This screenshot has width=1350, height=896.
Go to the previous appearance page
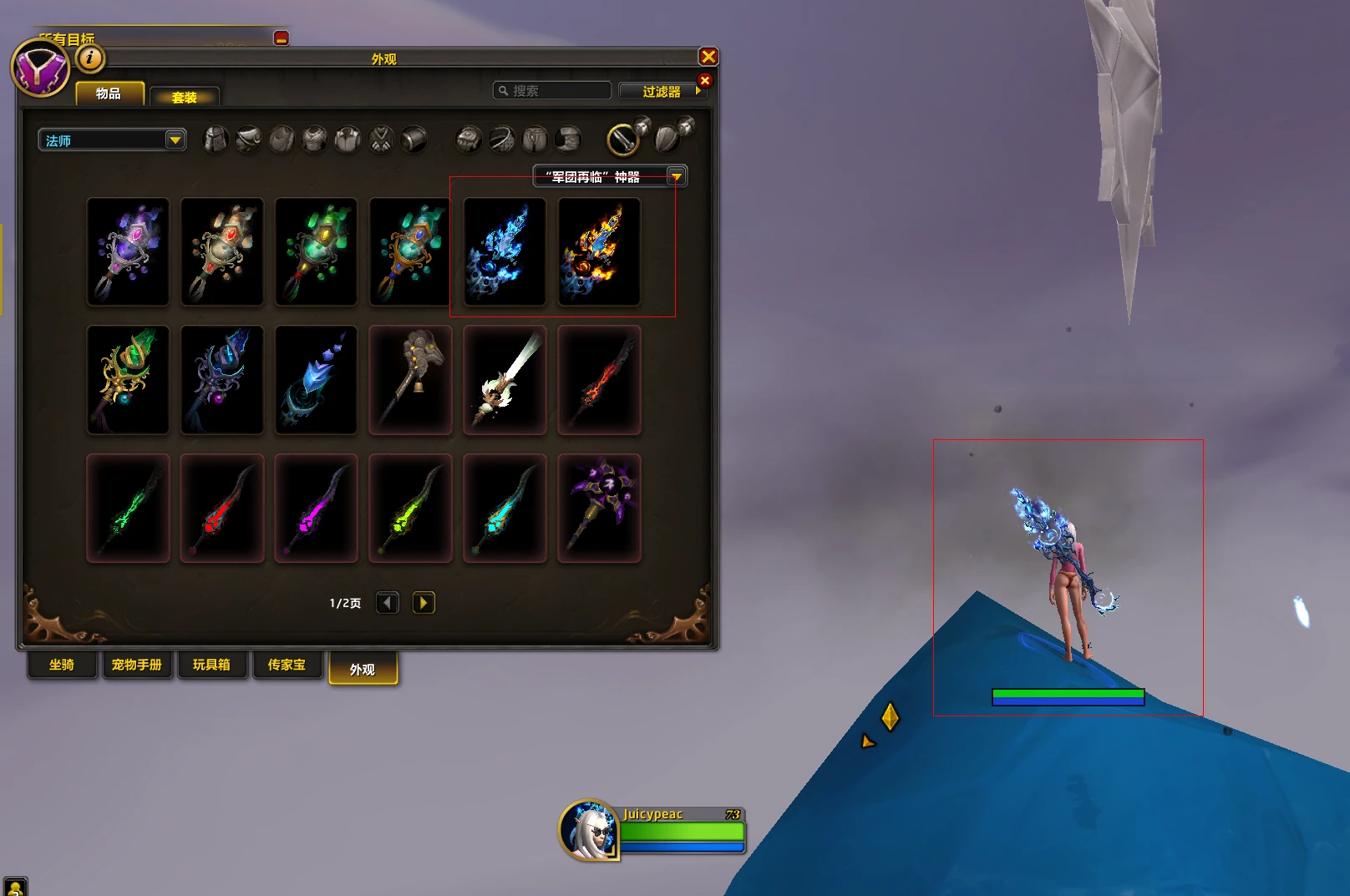point(388,603)
